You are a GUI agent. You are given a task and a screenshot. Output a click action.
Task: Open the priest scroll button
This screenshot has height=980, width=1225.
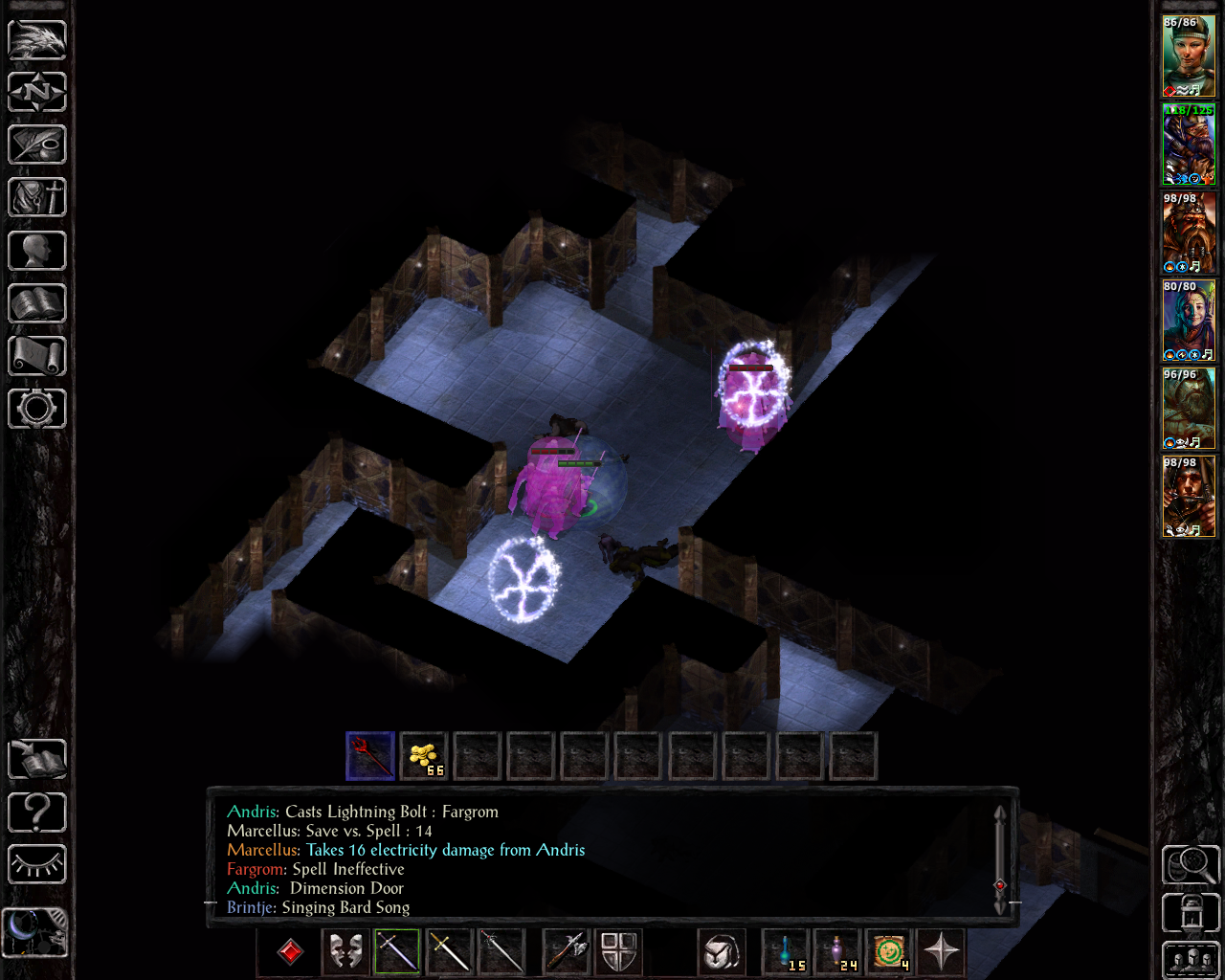37,356
